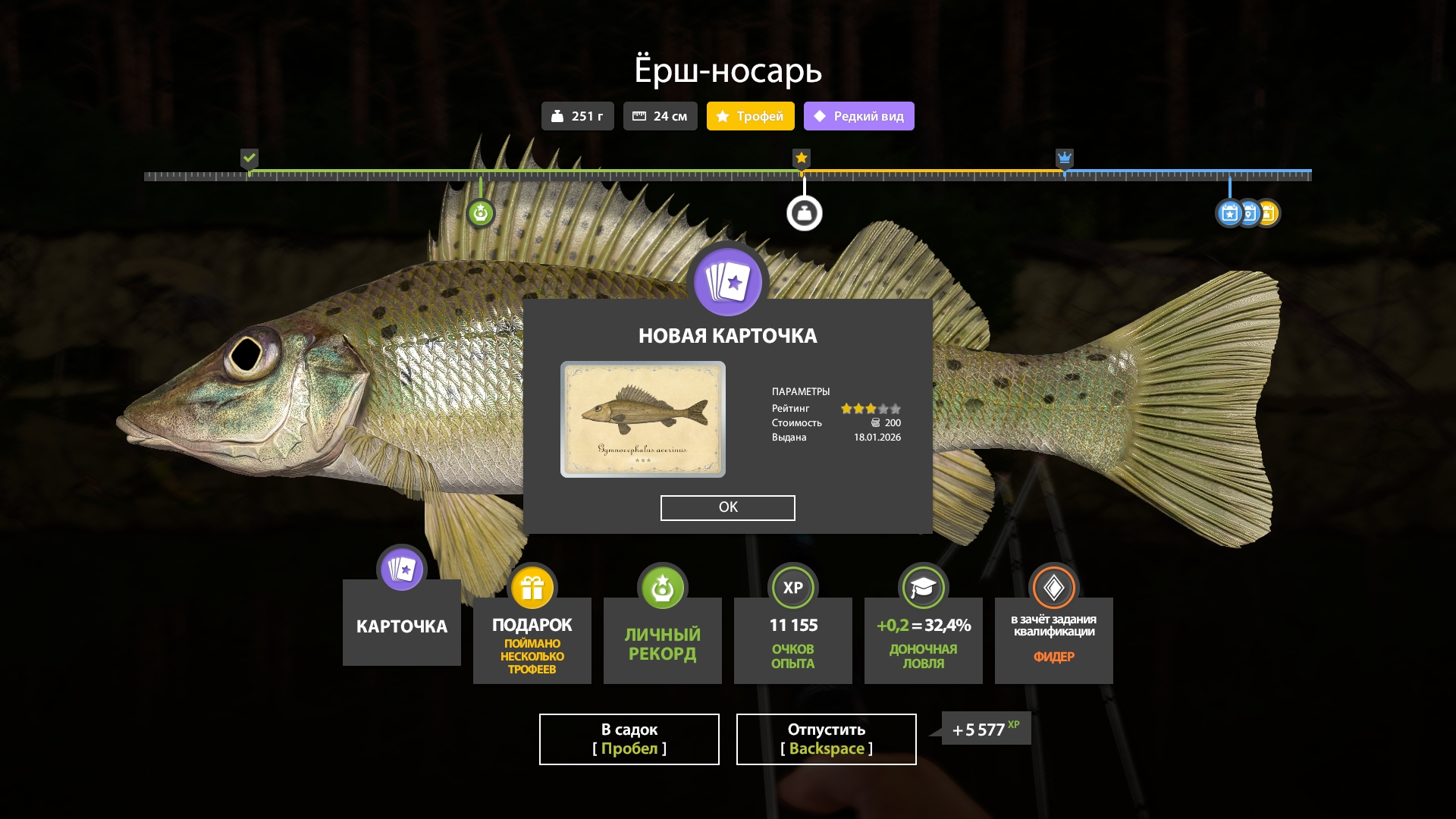Click the purple Редкий вид badge

pos(858,116)
